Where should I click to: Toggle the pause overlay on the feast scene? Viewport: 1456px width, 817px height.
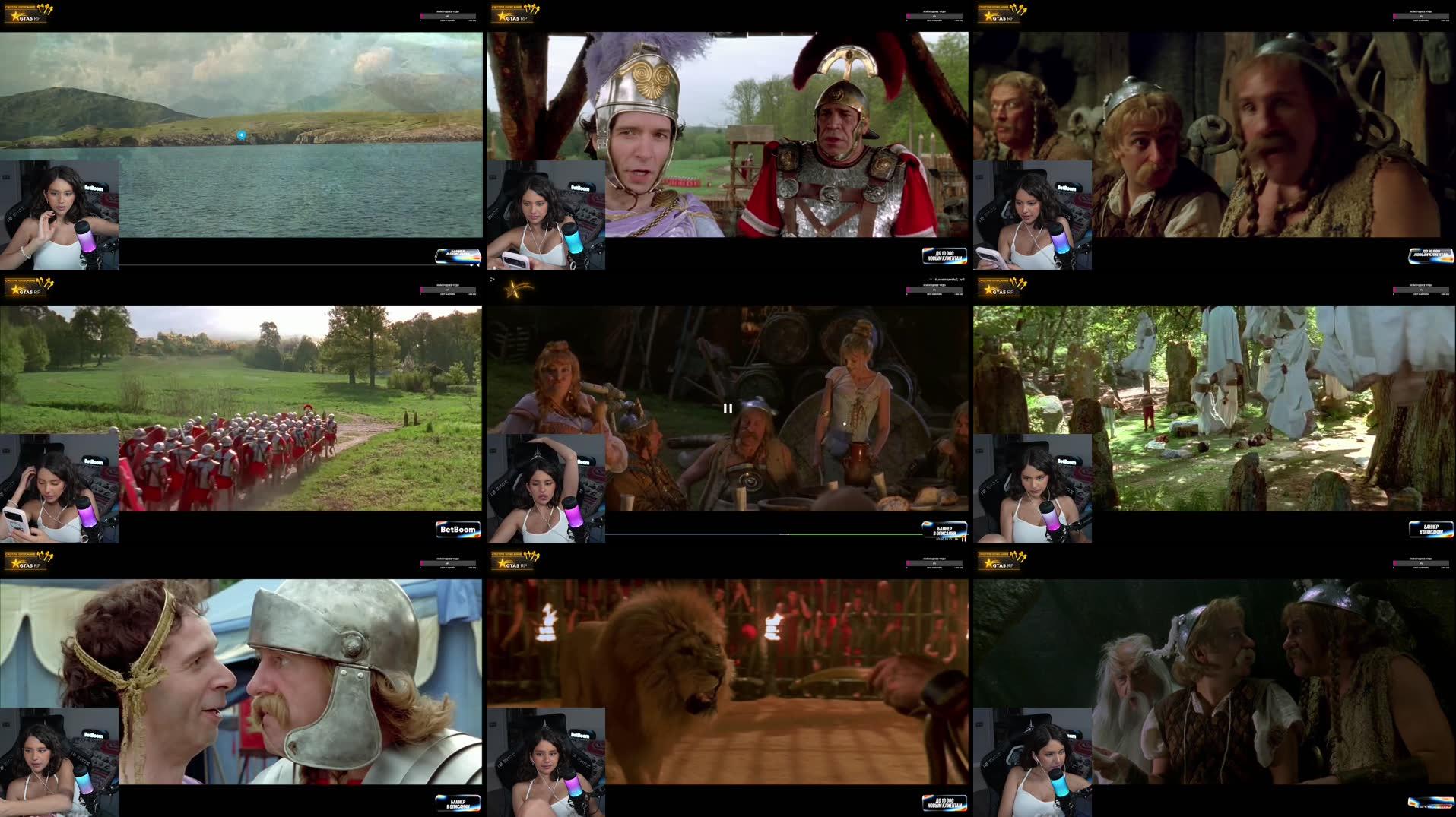(728, 408)
